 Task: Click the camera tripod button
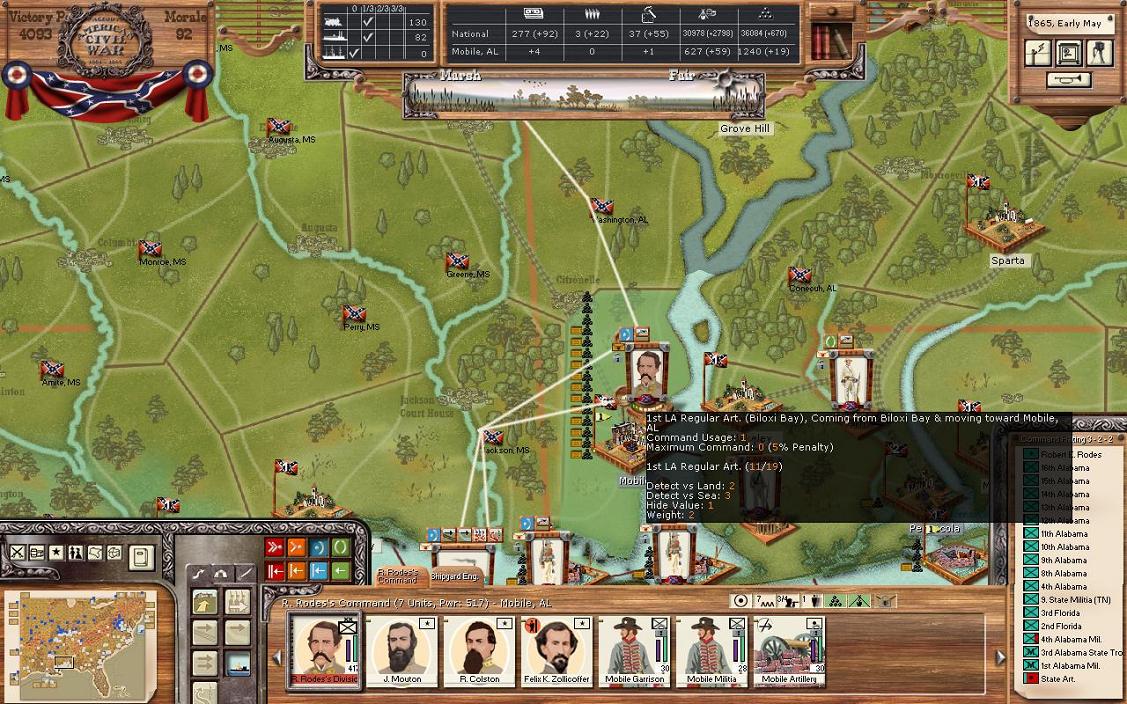(1099, 53)
